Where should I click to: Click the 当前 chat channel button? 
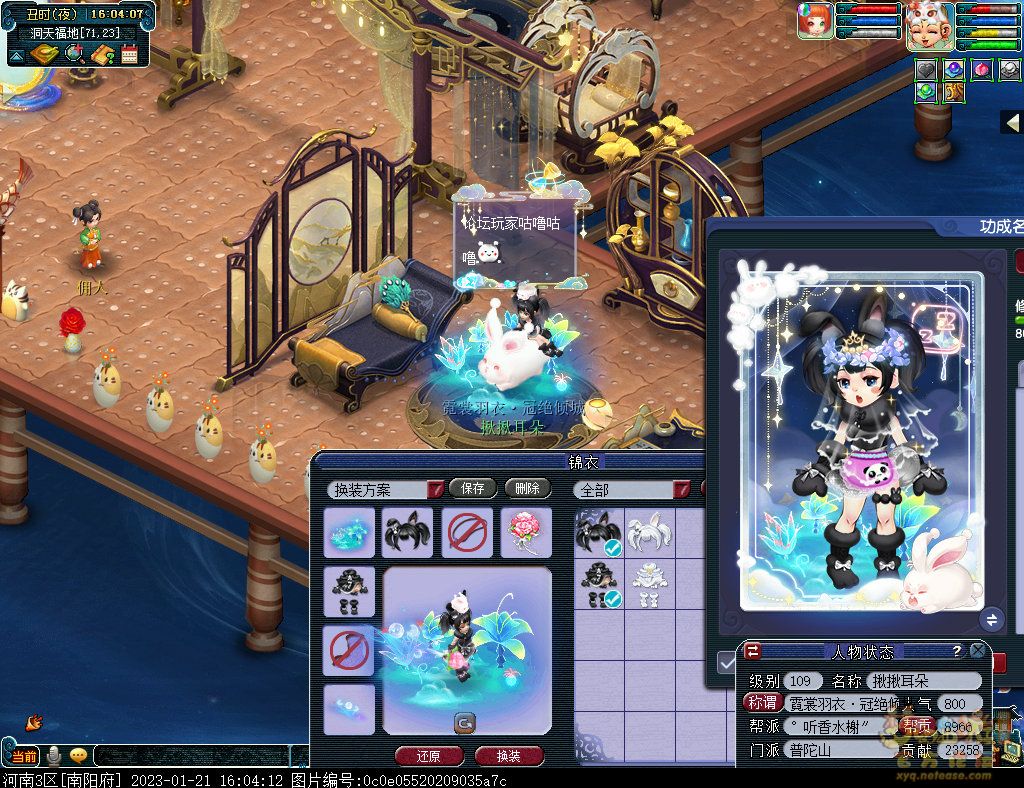click(x=24, y=756)
